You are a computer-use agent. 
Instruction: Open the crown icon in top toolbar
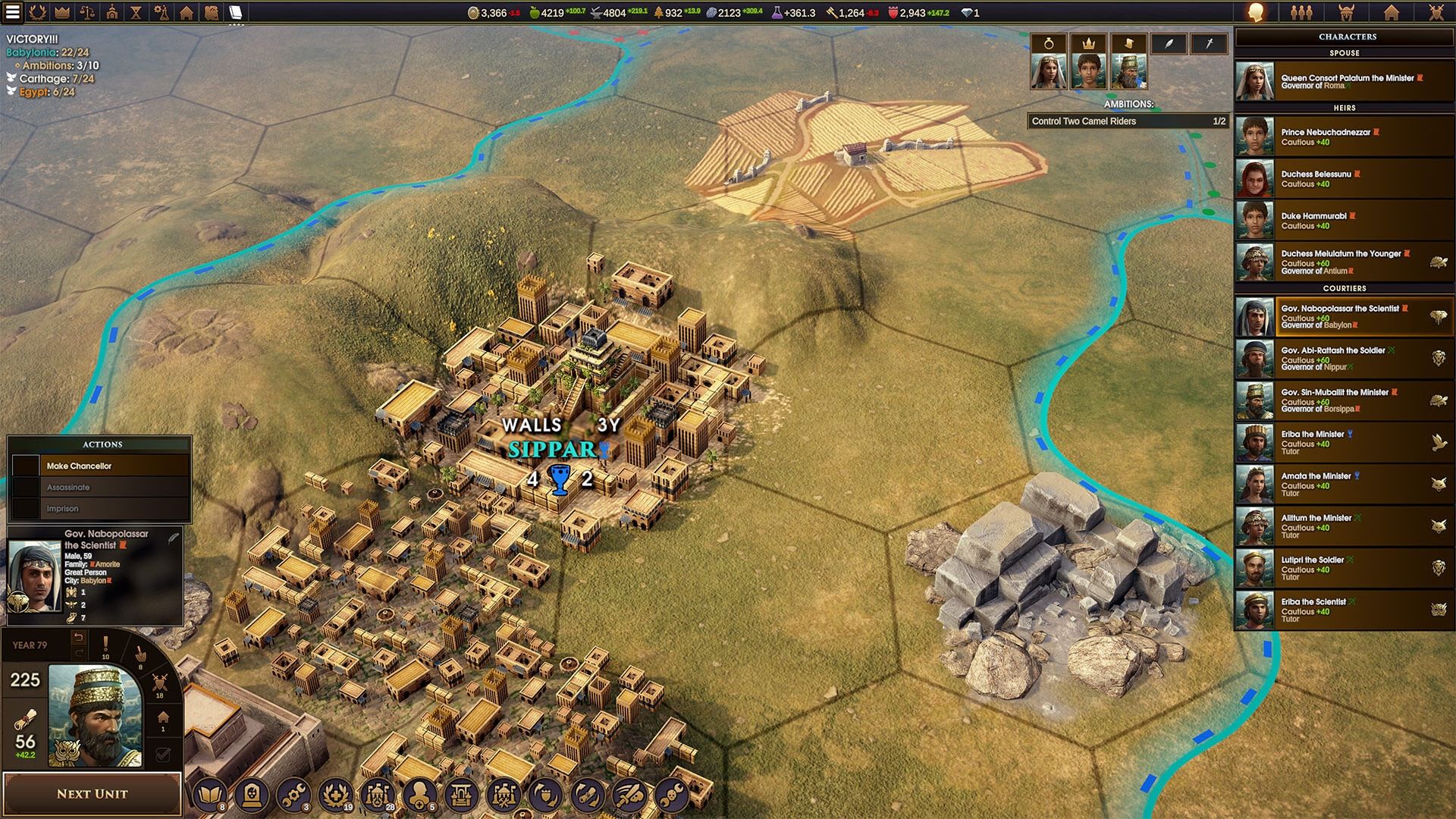[62, 12]
